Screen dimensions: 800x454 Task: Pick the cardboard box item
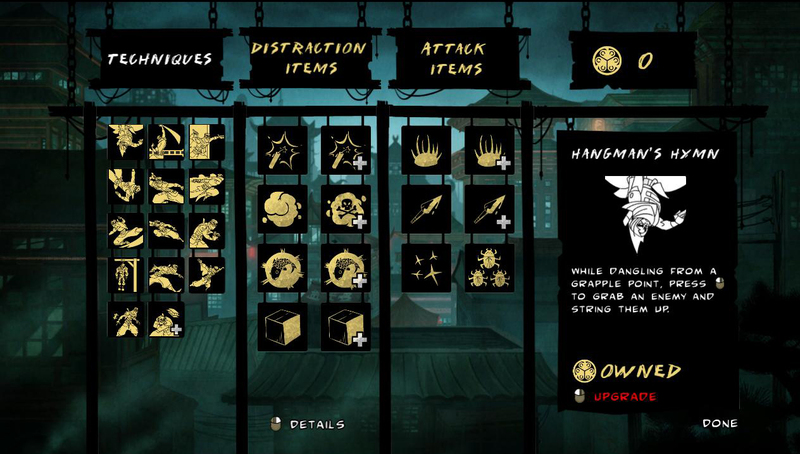pyautogui.click(x=281, y=327)
